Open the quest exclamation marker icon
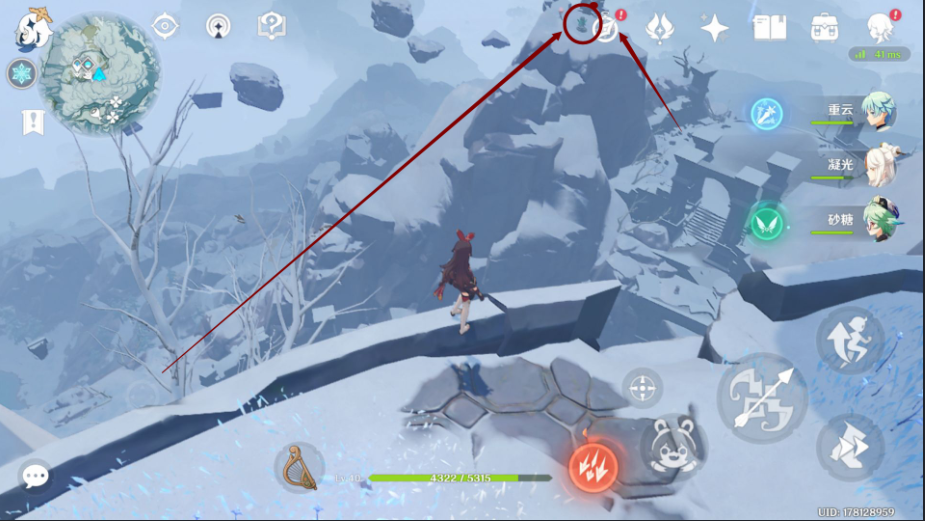Viewport: 925px width, 521px height. click(33, 122)
